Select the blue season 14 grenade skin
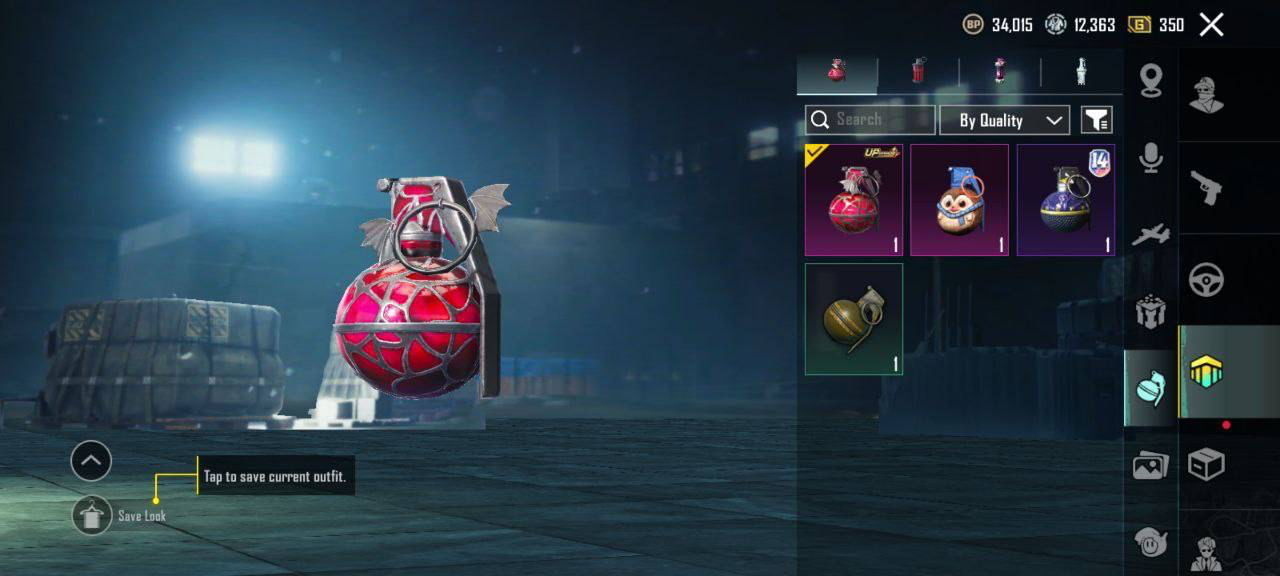The height and width of the screenshot is (576, 1280). coord(1065,200)
